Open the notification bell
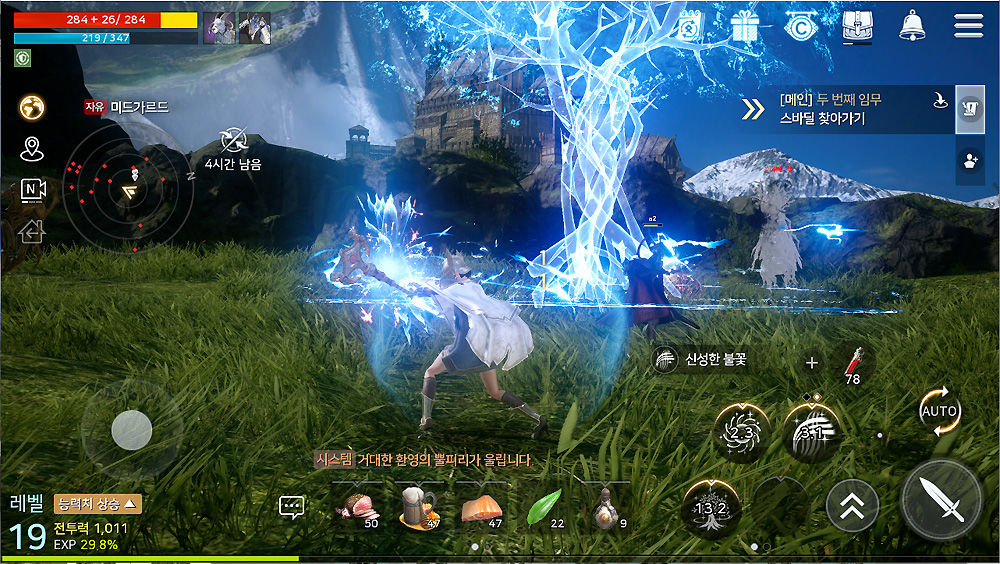 pyautogui.click(x=912, y=25)
